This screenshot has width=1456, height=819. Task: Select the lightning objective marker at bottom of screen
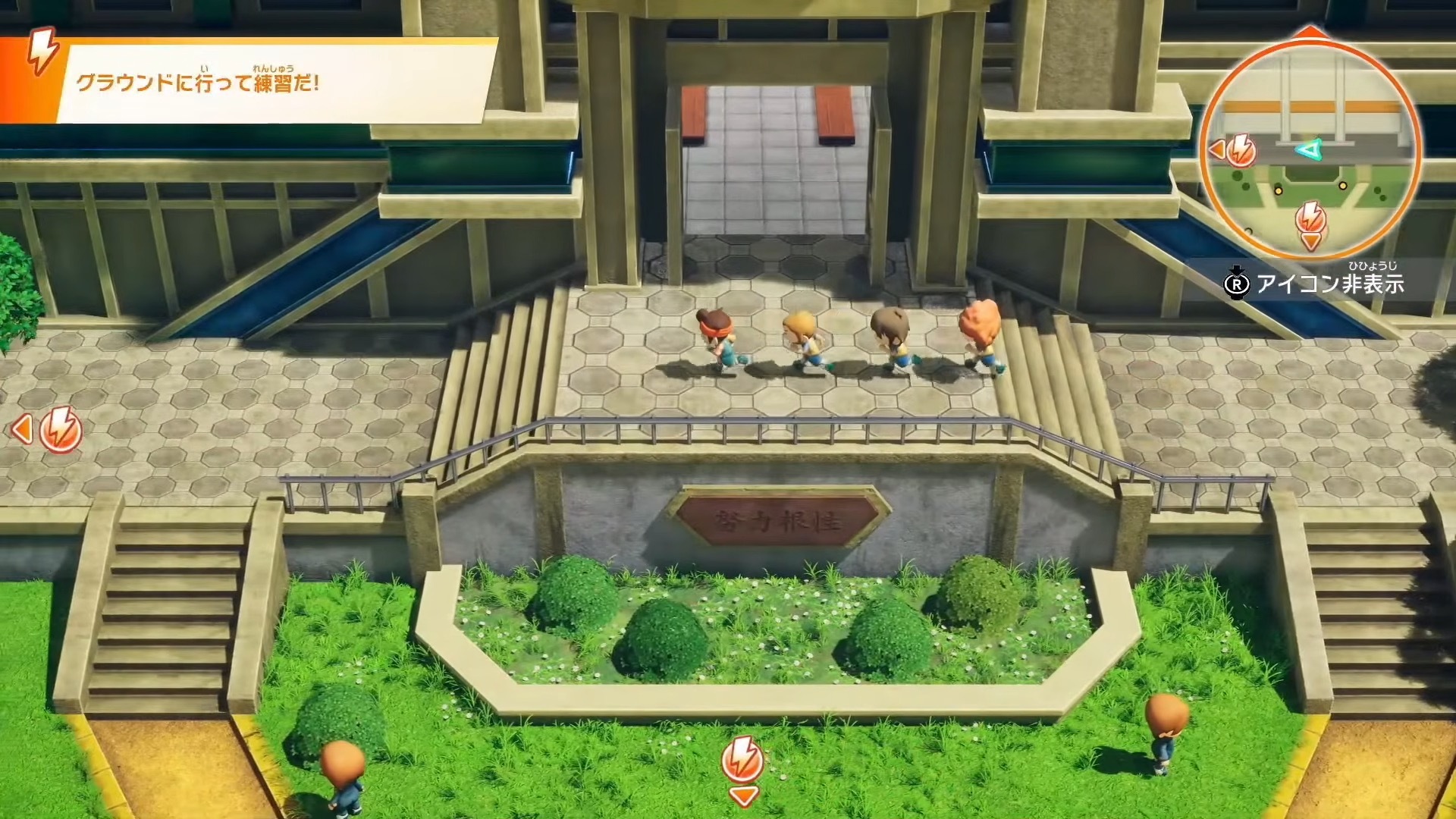click(x=742, y=759)
